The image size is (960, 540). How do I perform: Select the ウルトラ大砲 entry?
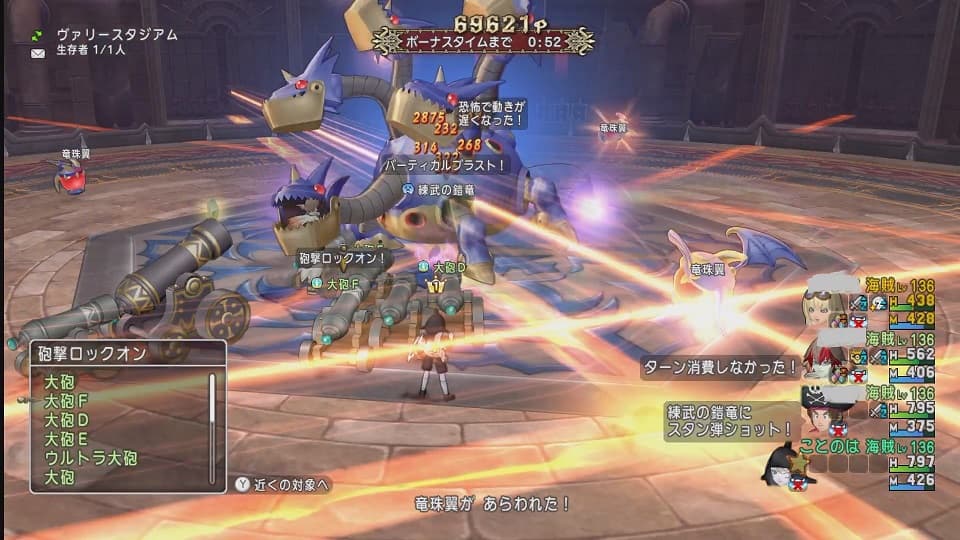pyautogui.click(x=90, y=458)
